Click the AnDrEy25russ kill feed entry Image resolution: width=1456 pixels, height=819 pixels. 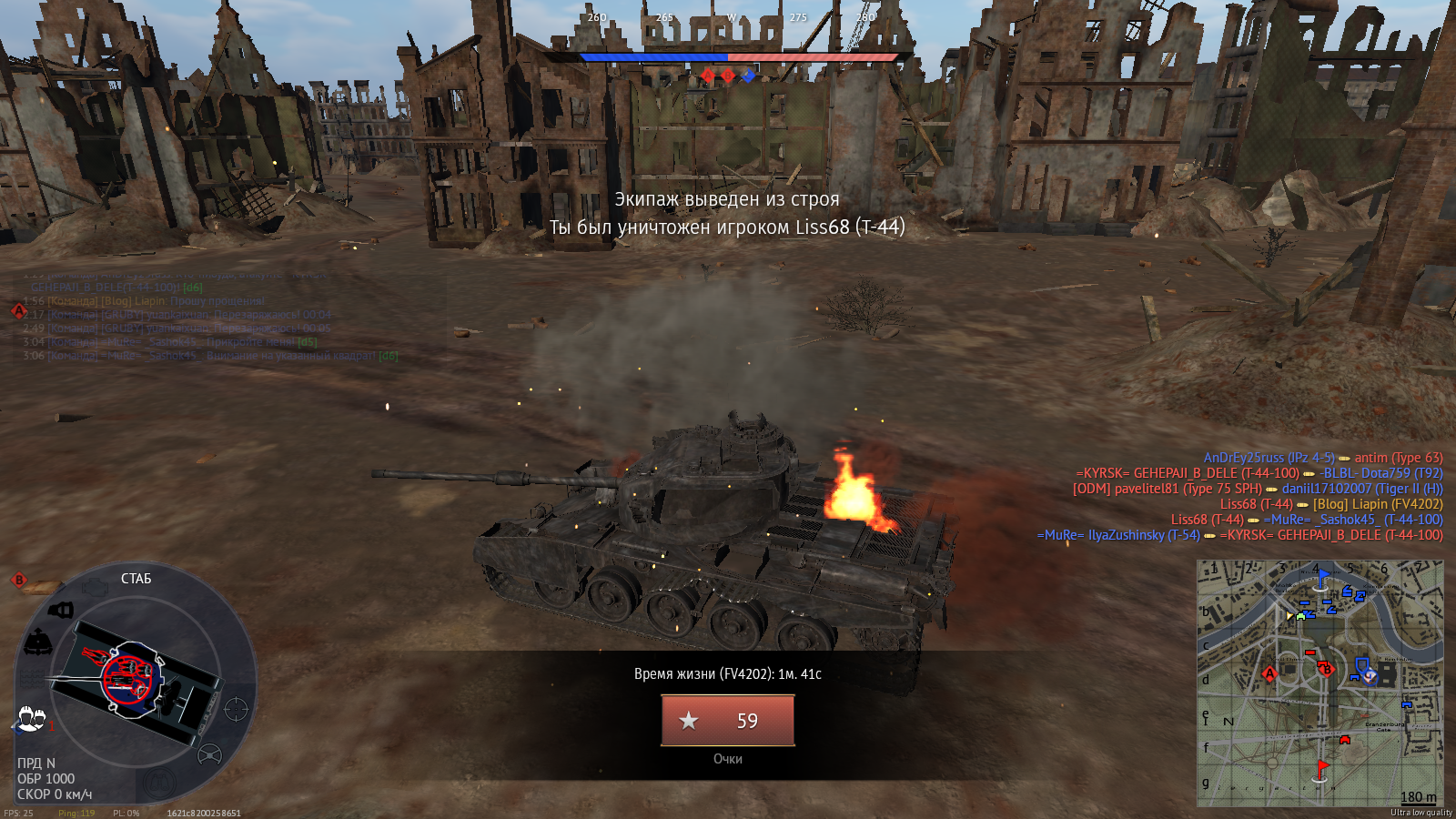[x=1322, y=458]
